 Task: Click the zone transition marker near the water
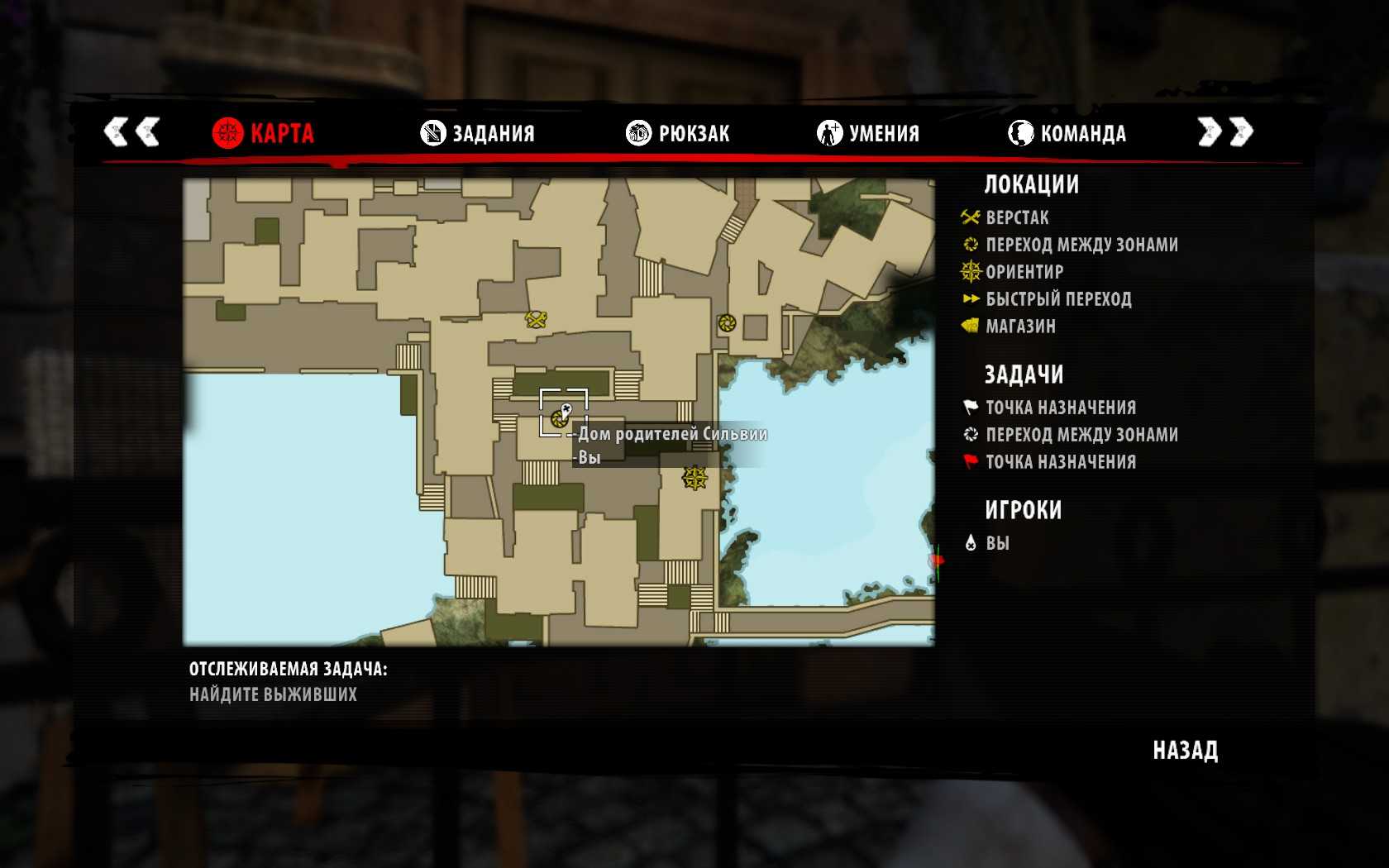(x=727, y=323)
